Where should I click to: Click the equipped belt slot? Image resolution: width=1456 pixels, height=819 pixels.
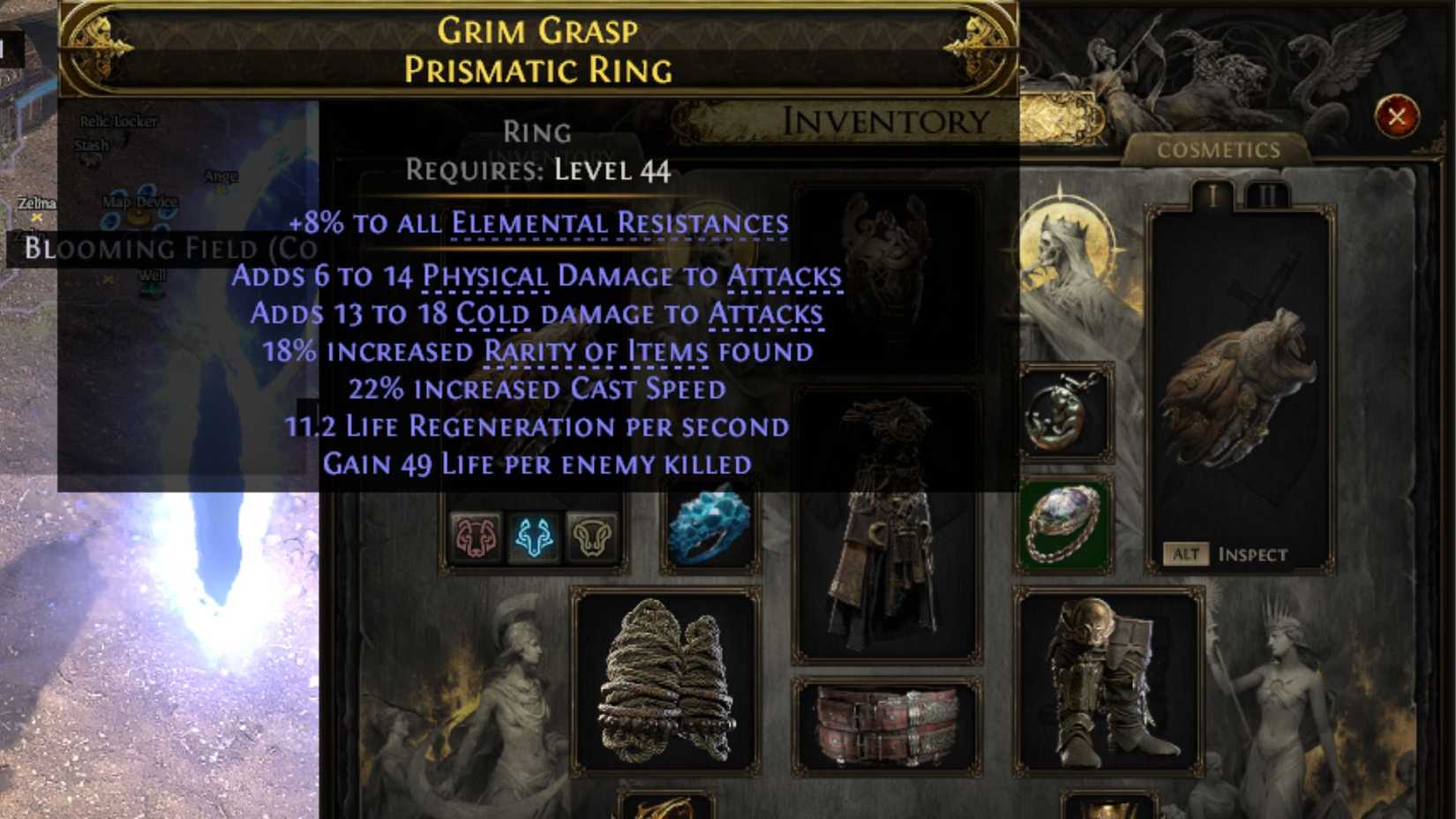click(x=886, y=725)
